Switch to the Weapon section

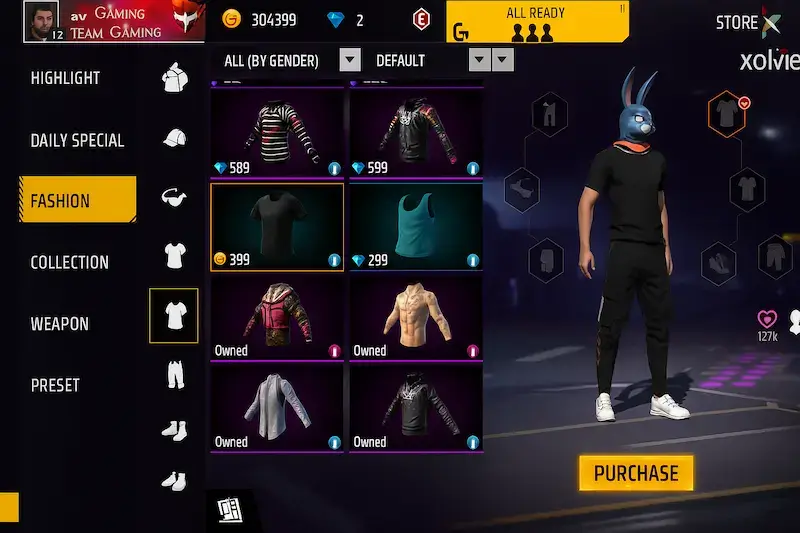click(x=59, y=324)
